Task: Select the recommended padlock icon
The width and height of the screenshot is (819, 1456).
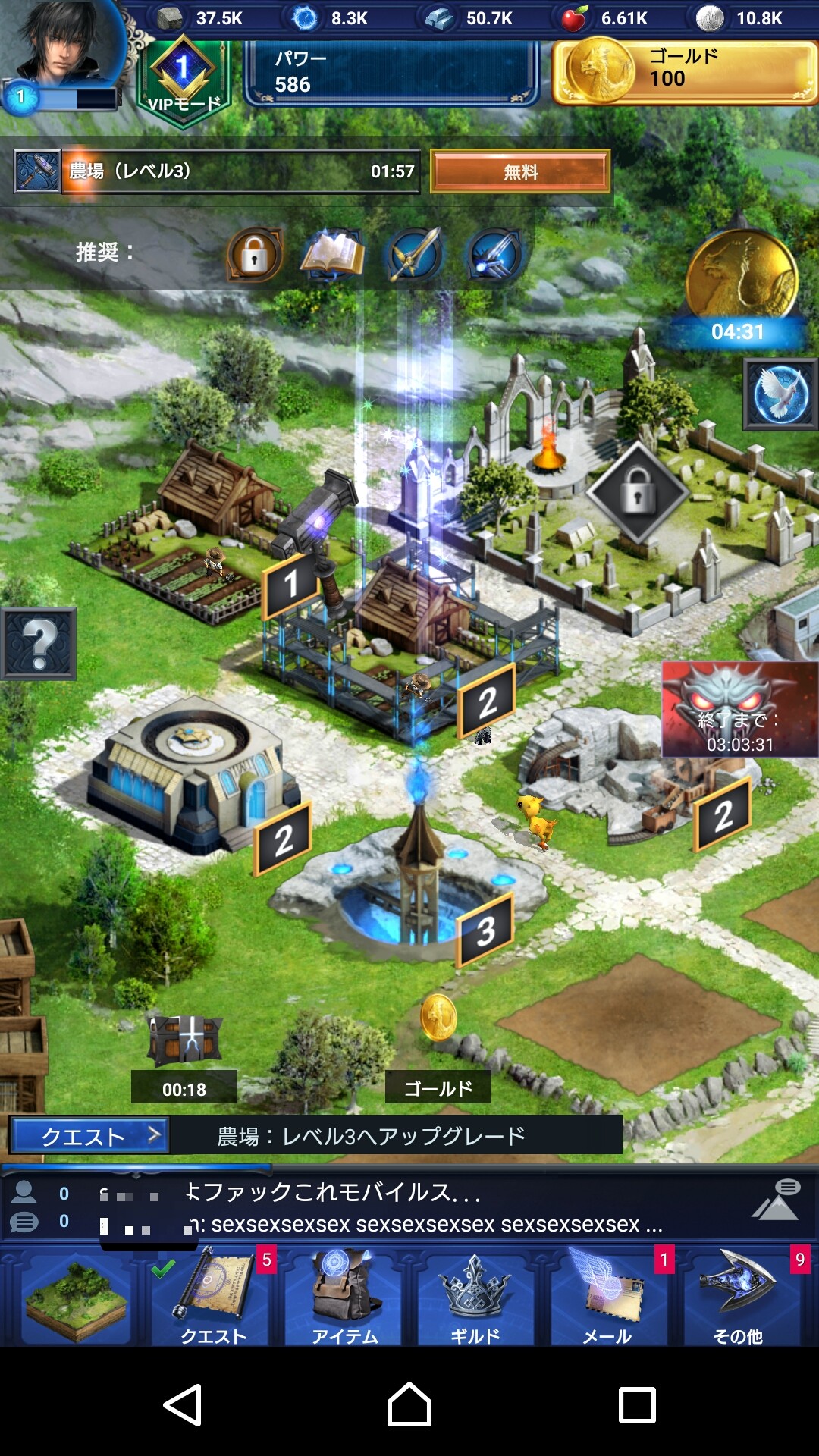Action: point(254,255)
